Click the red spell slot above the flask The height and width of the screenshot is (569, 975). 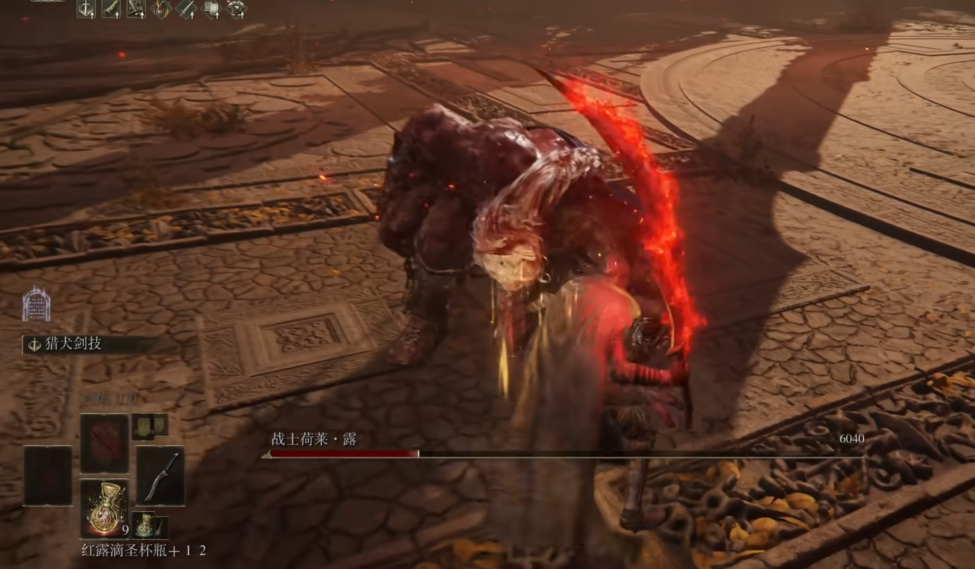tap(104, 443)
